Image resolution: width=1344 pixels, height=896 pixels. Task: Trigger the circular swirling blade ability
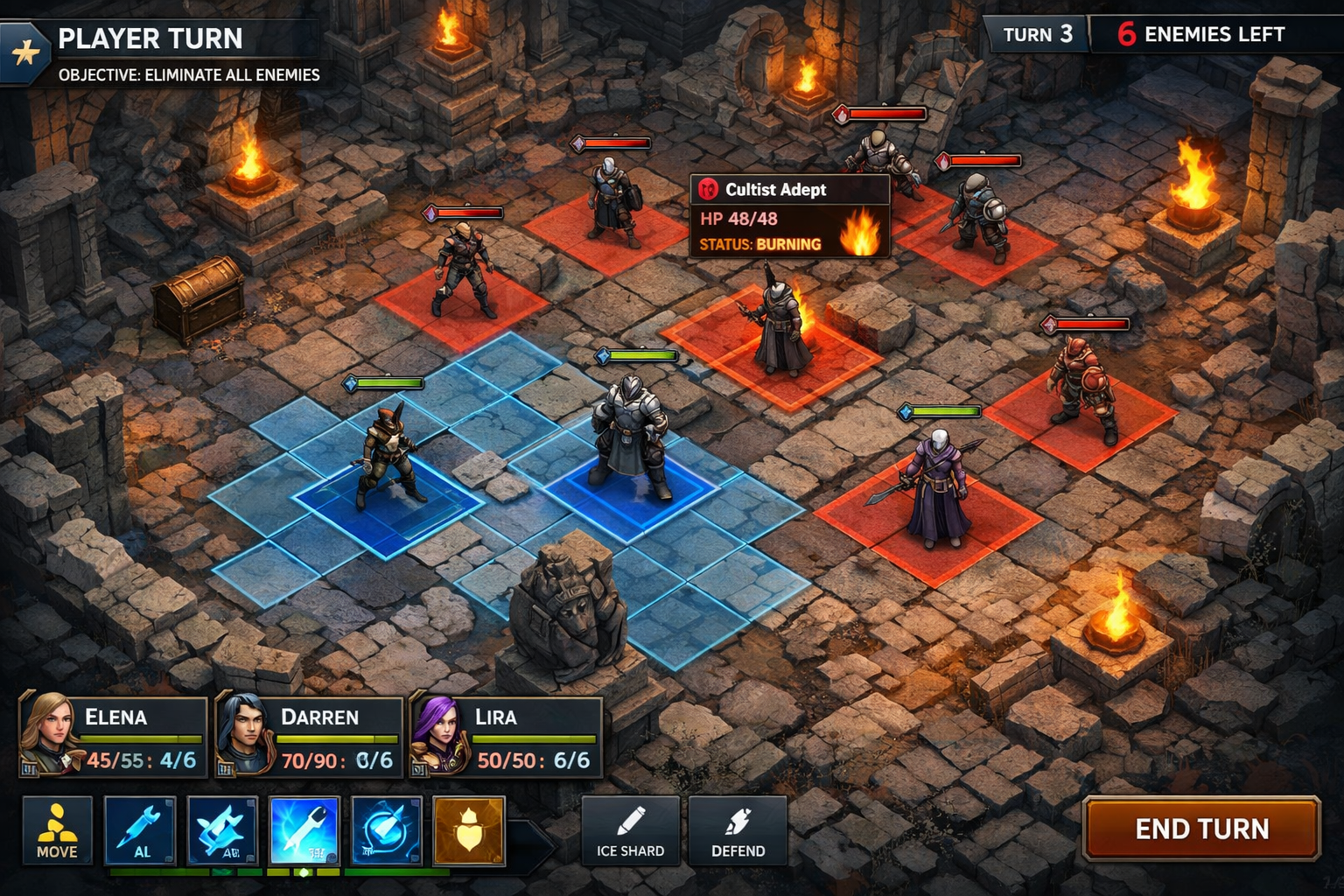point(386,829)
